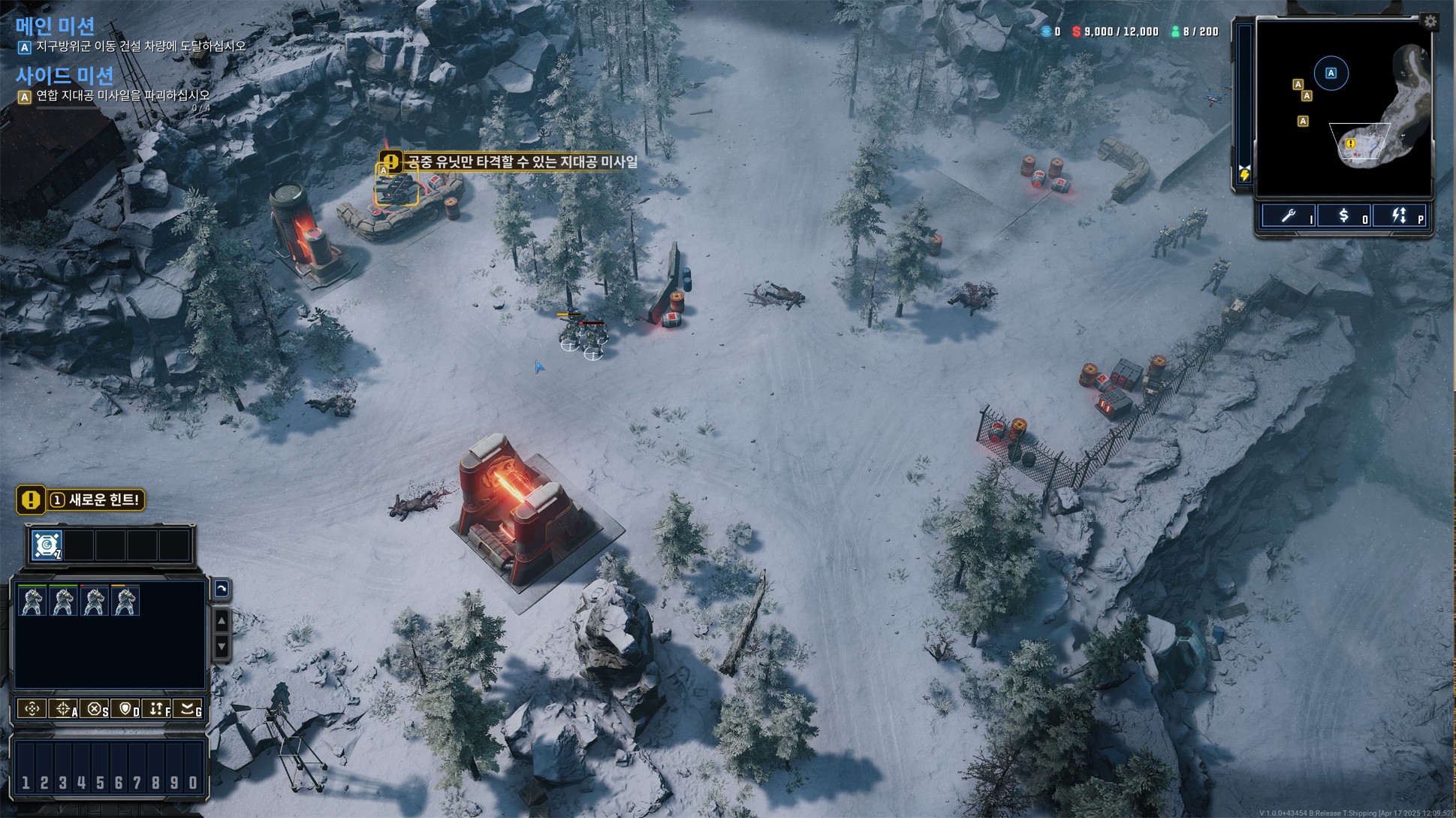Select the unit portrait with red health bar

[94, 601]
